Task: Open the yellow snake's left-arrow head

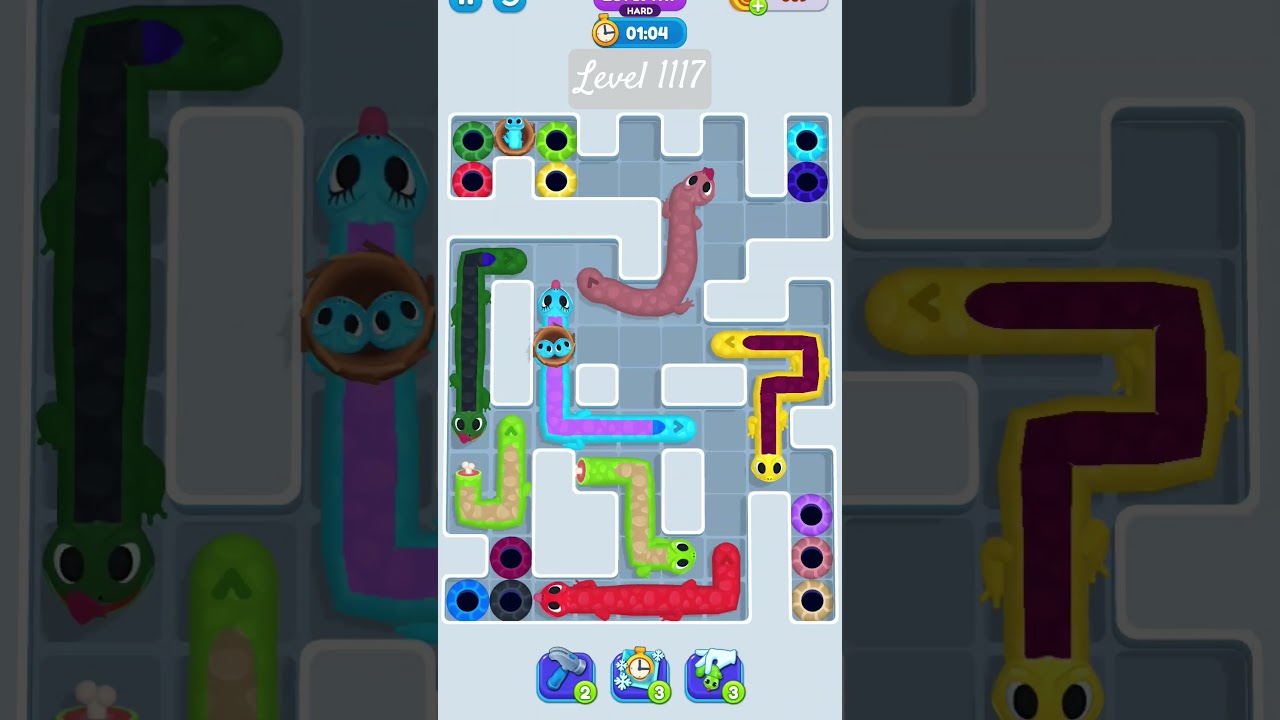Action: 730,343
